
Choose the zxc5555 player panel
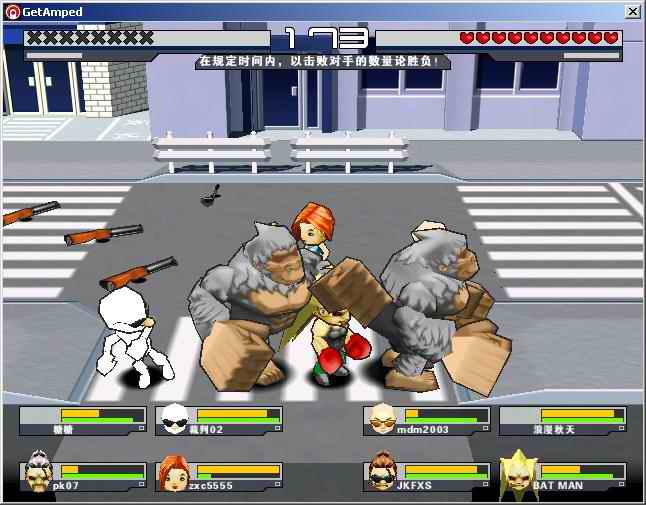pyautogui.click(x=220, y=475)
